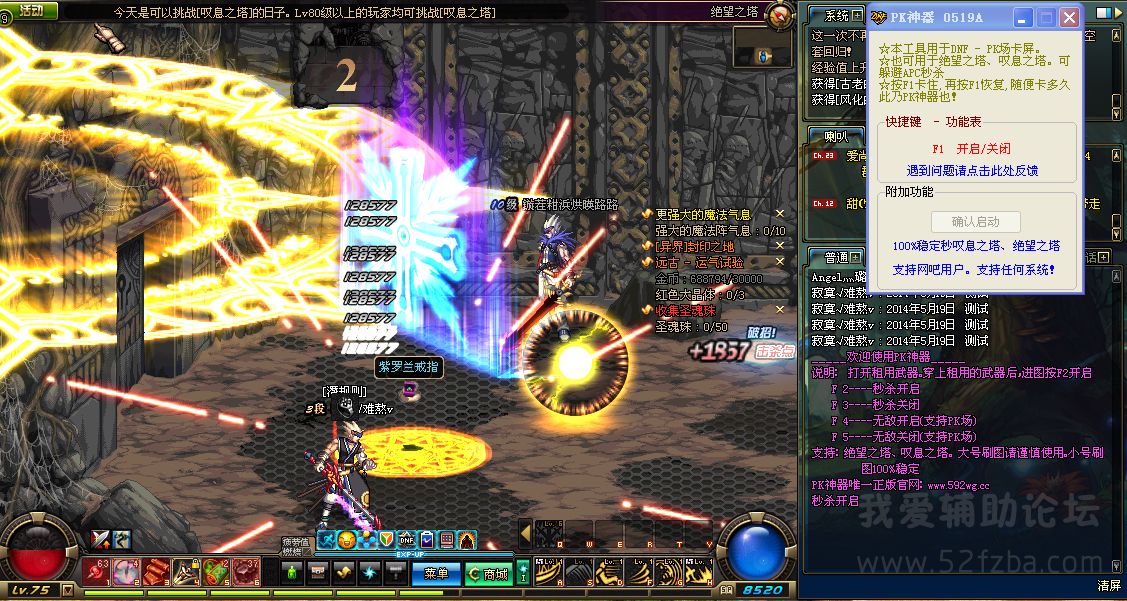
Task: Minimize the PK神器 window
Action: click(x=1022, y=18)
